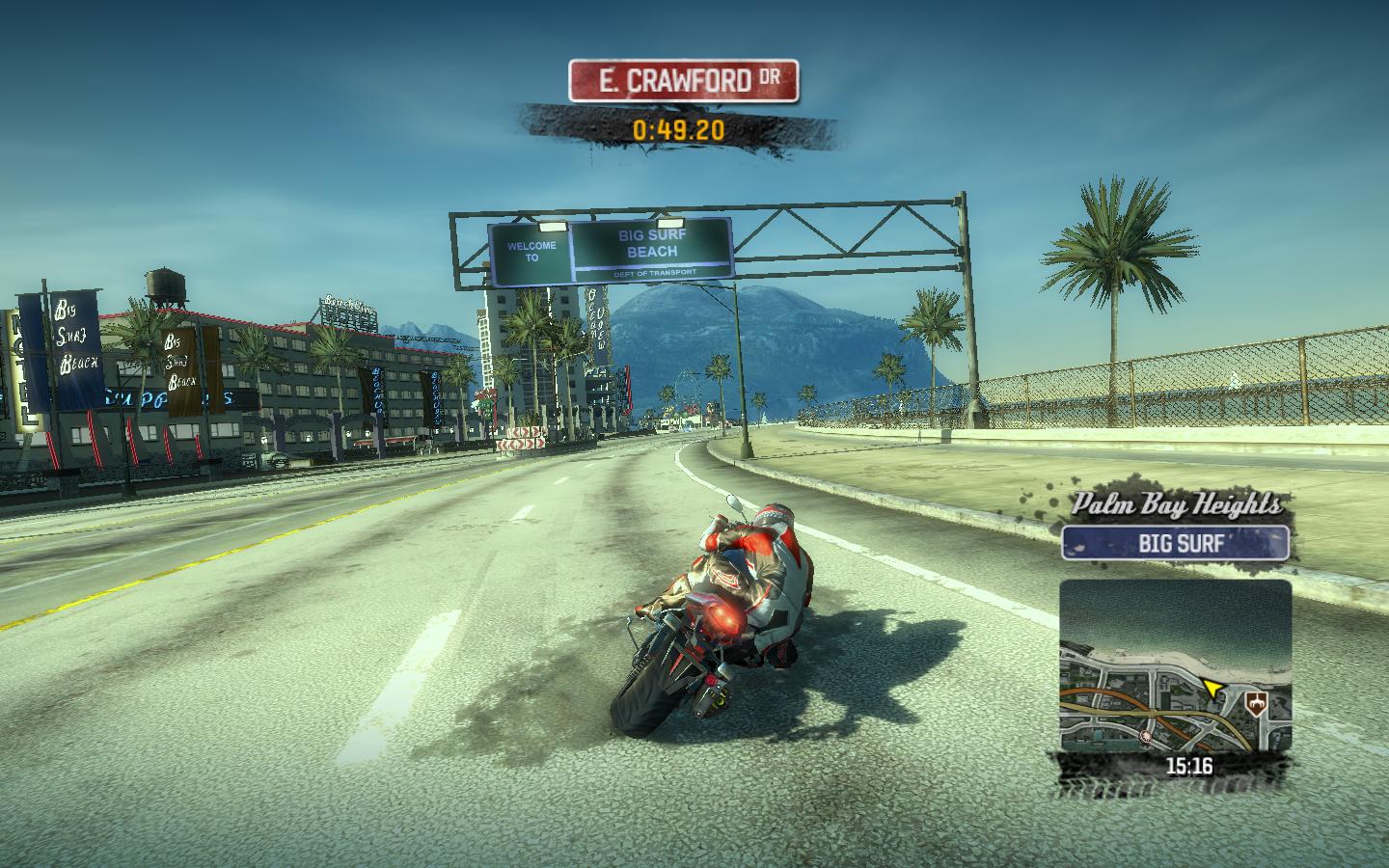Viewport: 1389px width, 868px height.
Task: Click the E. Crawford Dr street sign
Action: coord(683,81)
